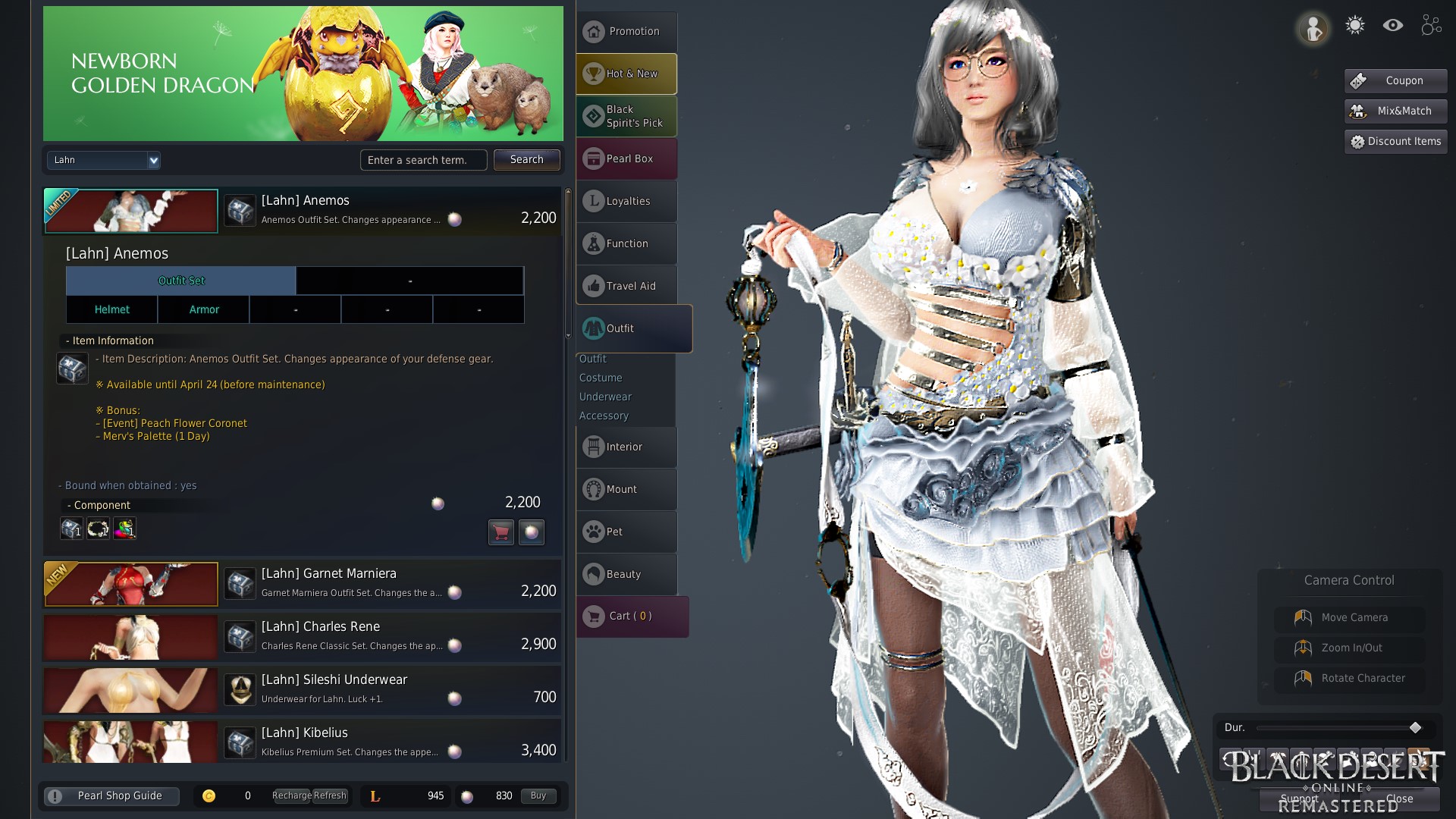
Task: Click the search term input field
Action: pyautogui.click(x=423, y=160)
